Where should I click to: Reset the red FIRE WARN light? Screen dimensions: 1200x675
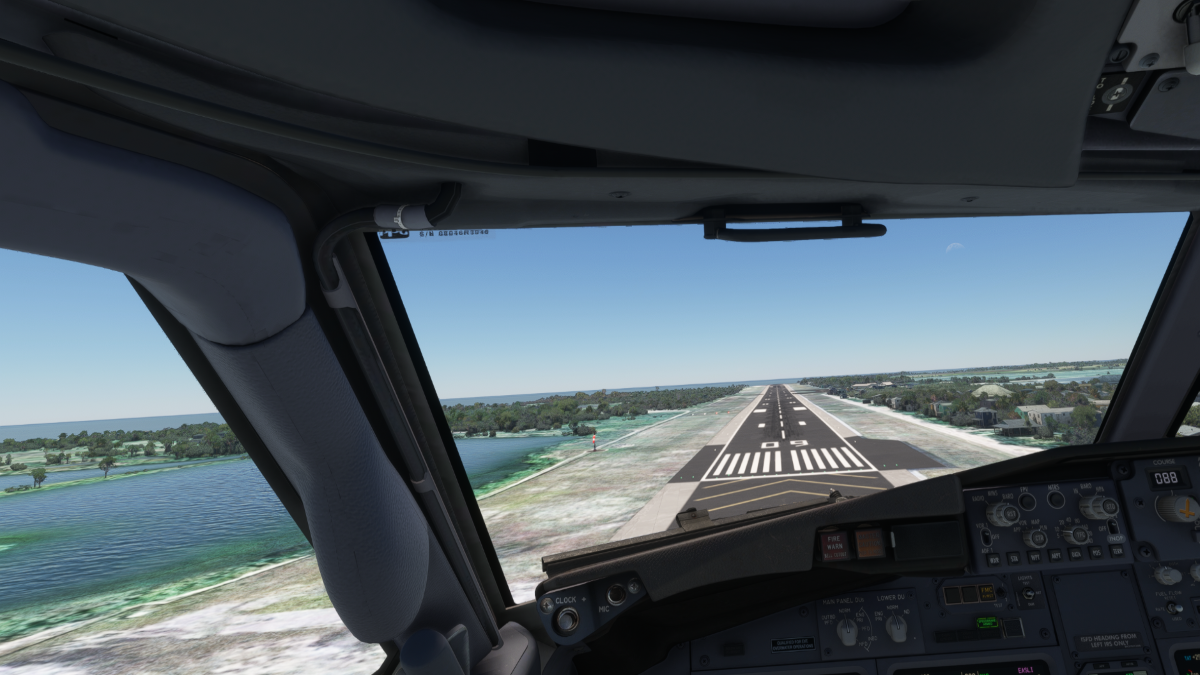pyautogui.click(x=834, y=544)
